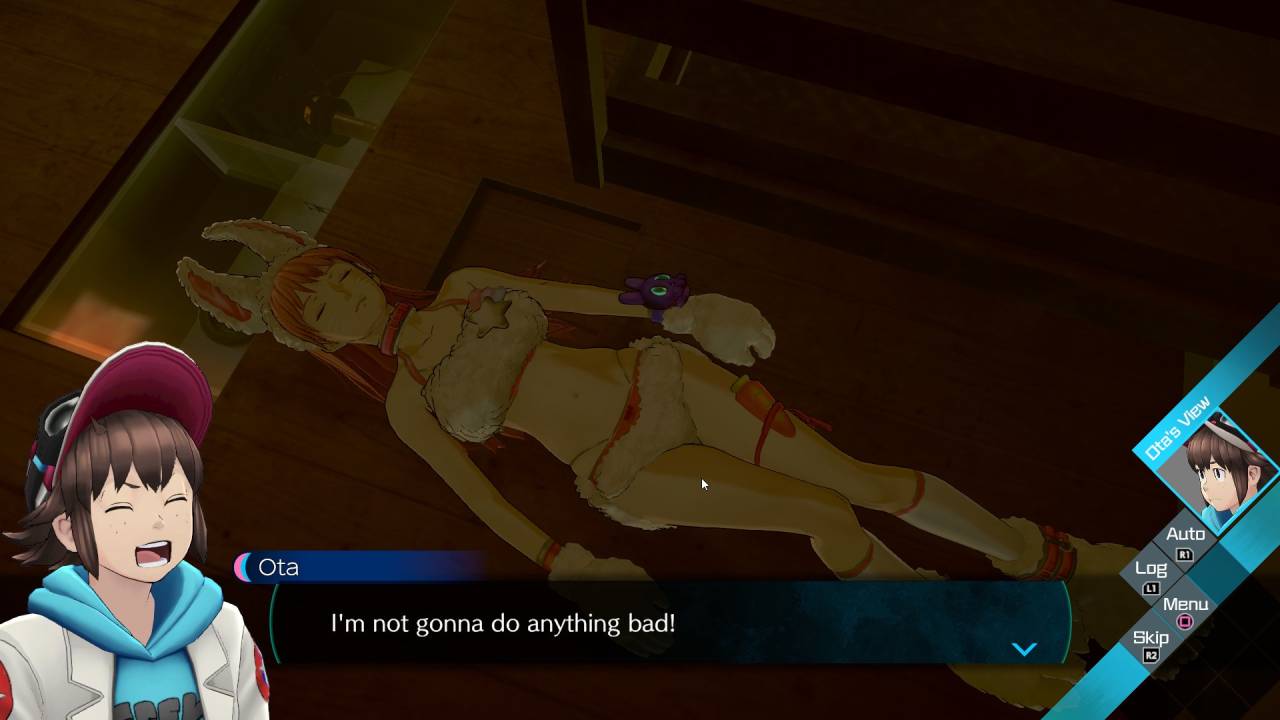Skip the current dialogue scene
1280x720 pixels.
[x=1151, y=639]
